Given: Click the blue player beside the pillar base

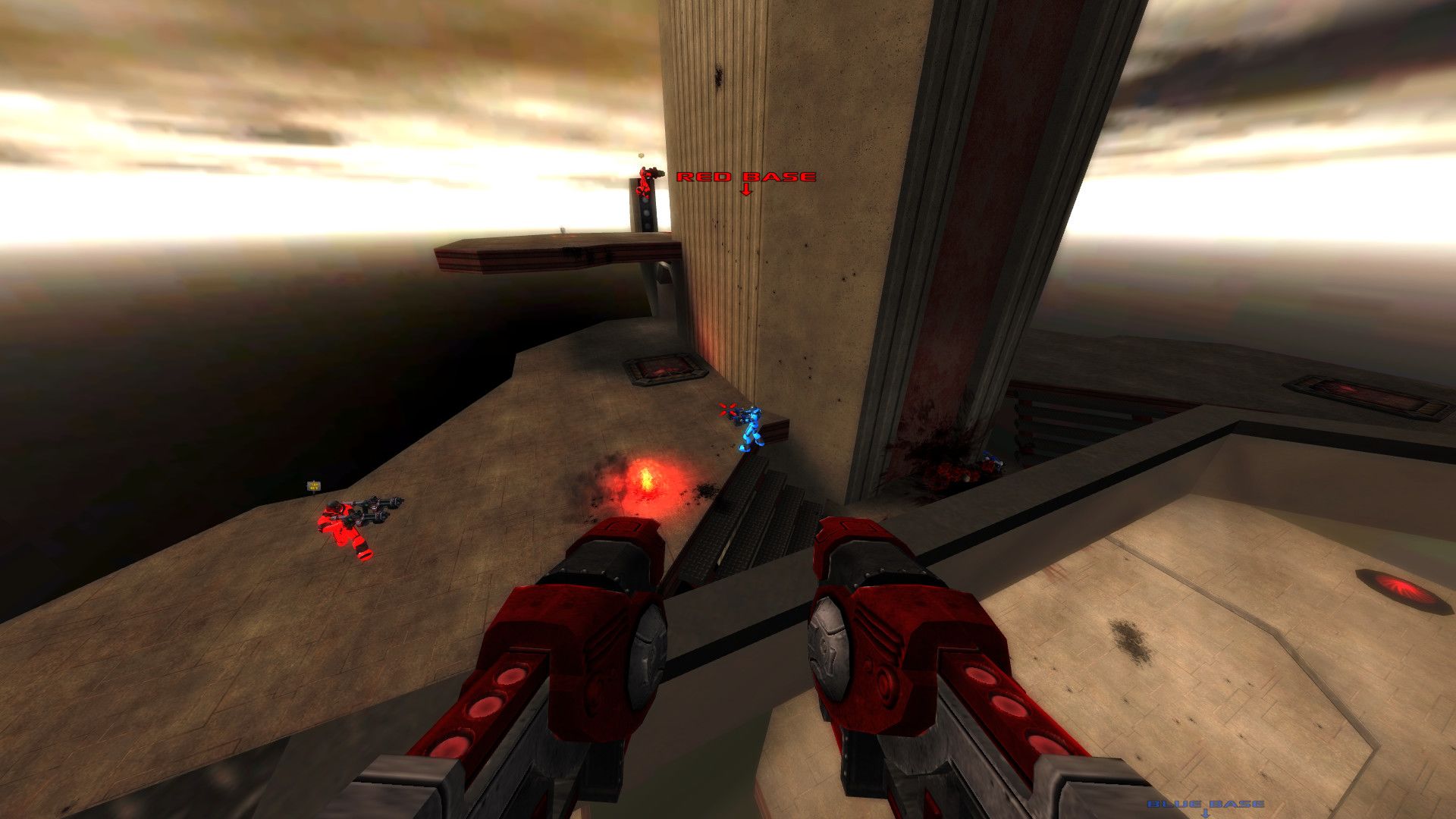Looking at the screenshot, I should (x=990, y=459).
